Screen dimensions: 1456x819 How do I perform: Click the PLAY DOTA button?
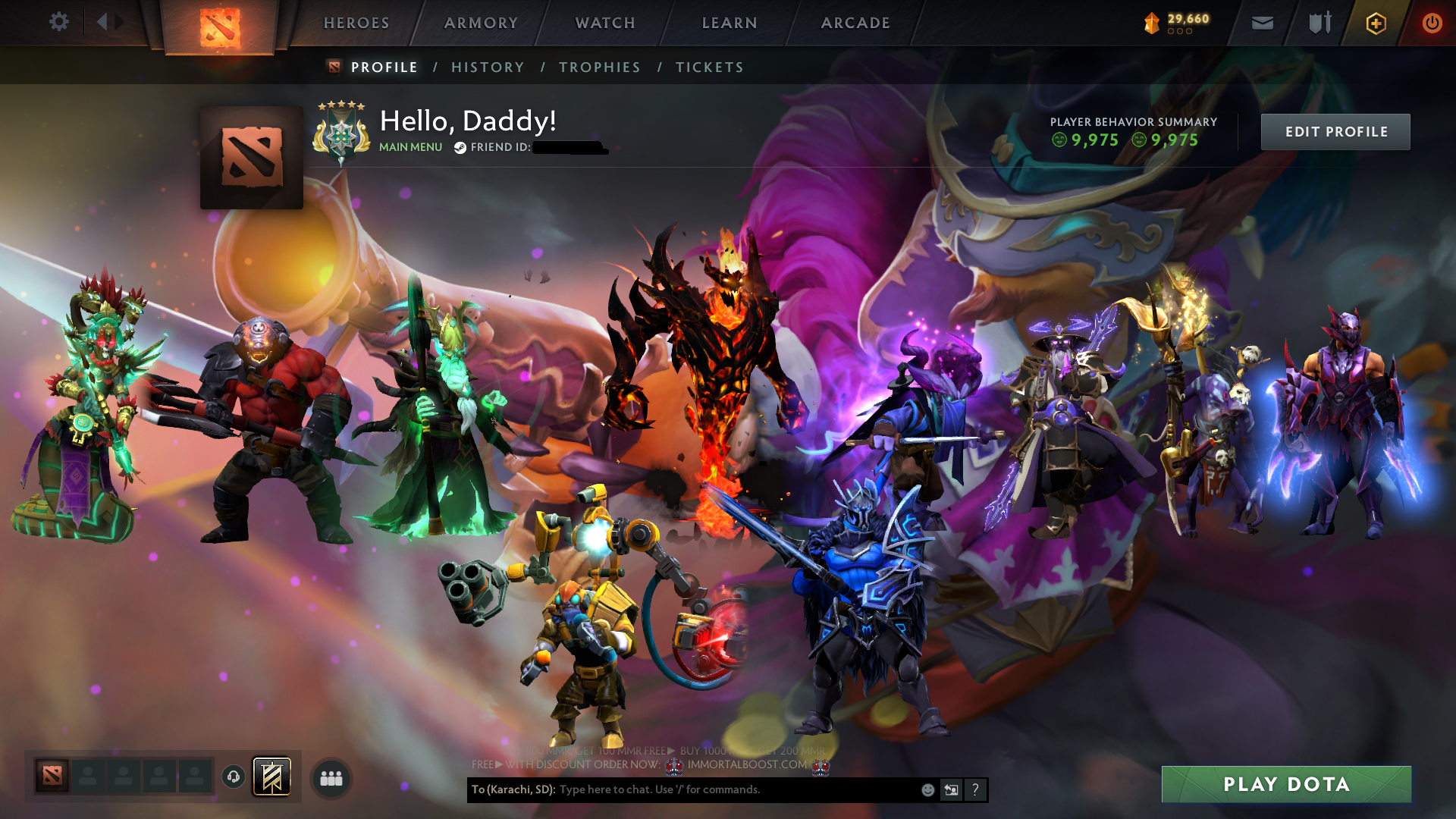click(1286, 784)
